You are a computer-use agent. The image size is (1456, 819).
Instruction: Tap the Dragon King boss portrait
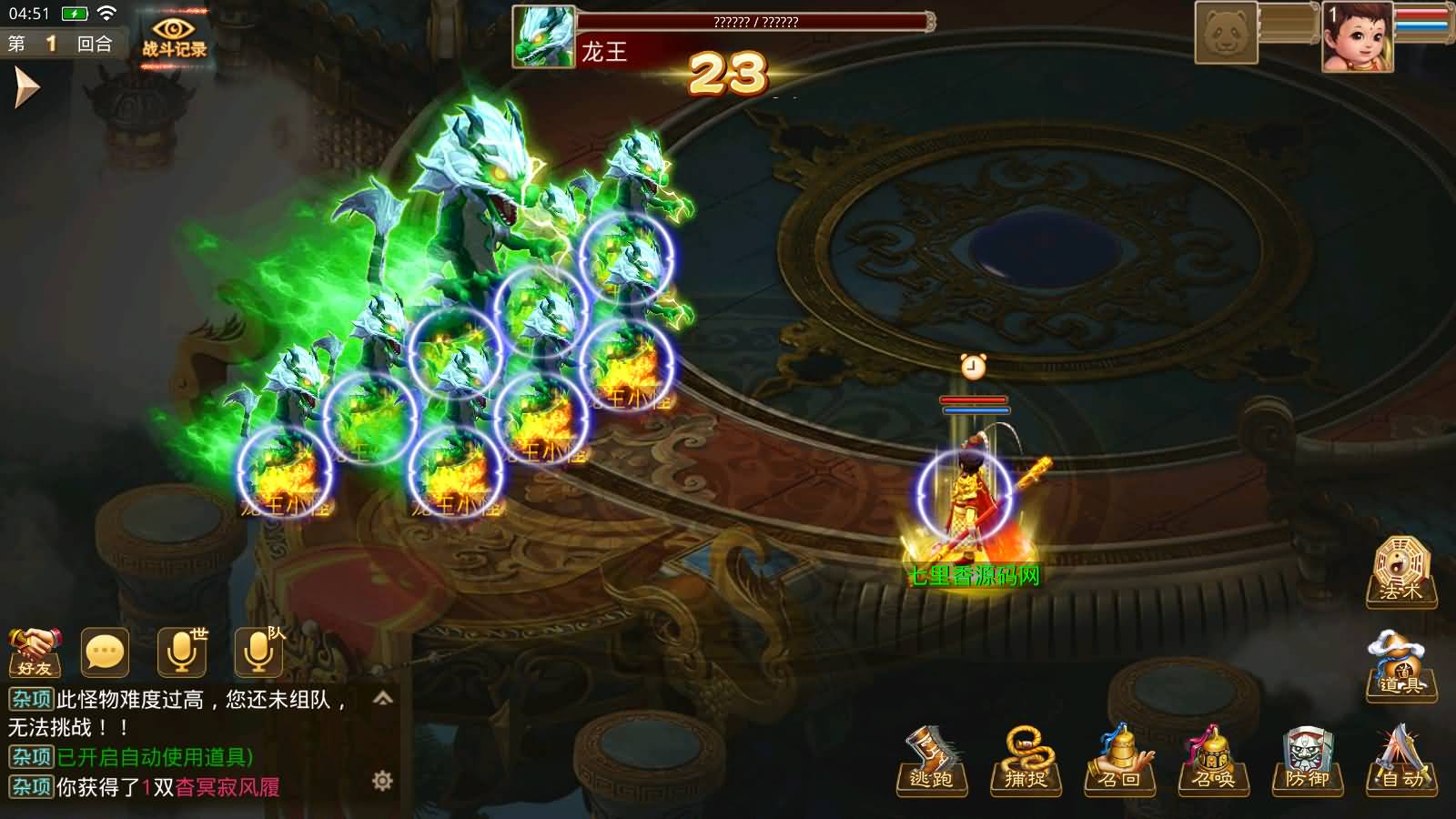(544, 36)
